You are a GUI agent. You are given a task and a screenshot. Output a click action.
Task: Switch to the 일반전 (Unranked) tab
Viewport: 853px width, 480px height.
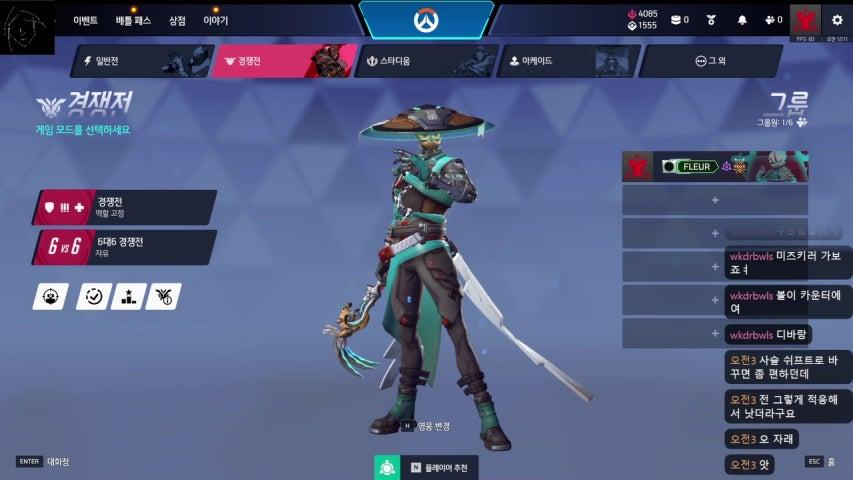138,61
